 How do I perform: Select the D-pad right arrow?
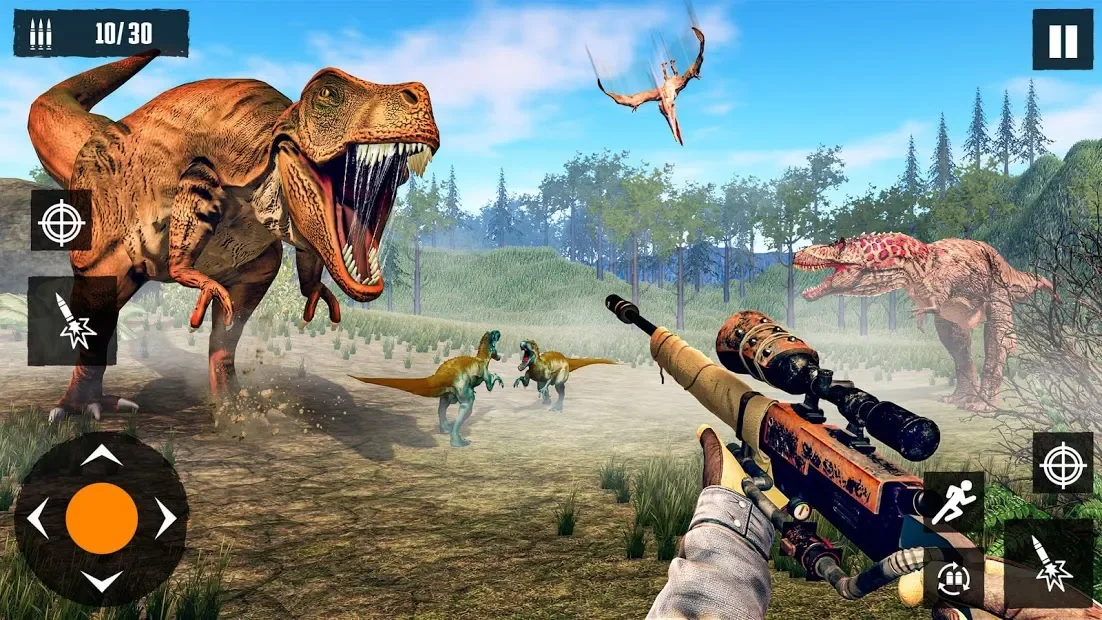[164, 519]
